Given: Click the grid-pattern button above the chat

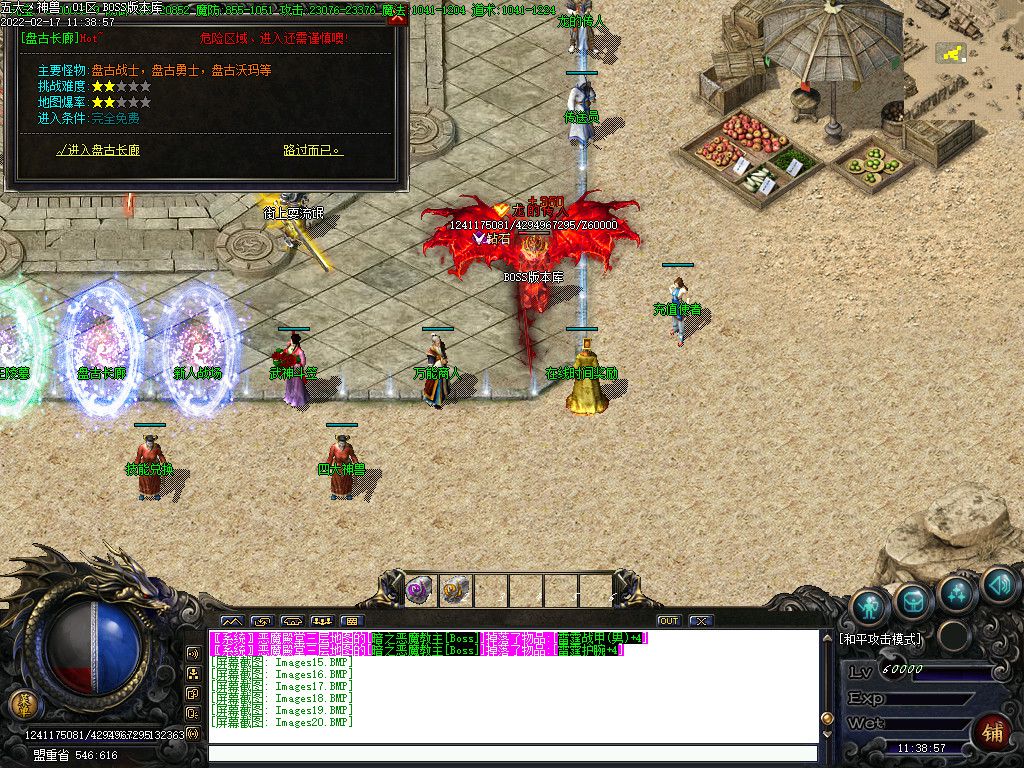Looking at the screenshot, I should [x=351, y=621].
